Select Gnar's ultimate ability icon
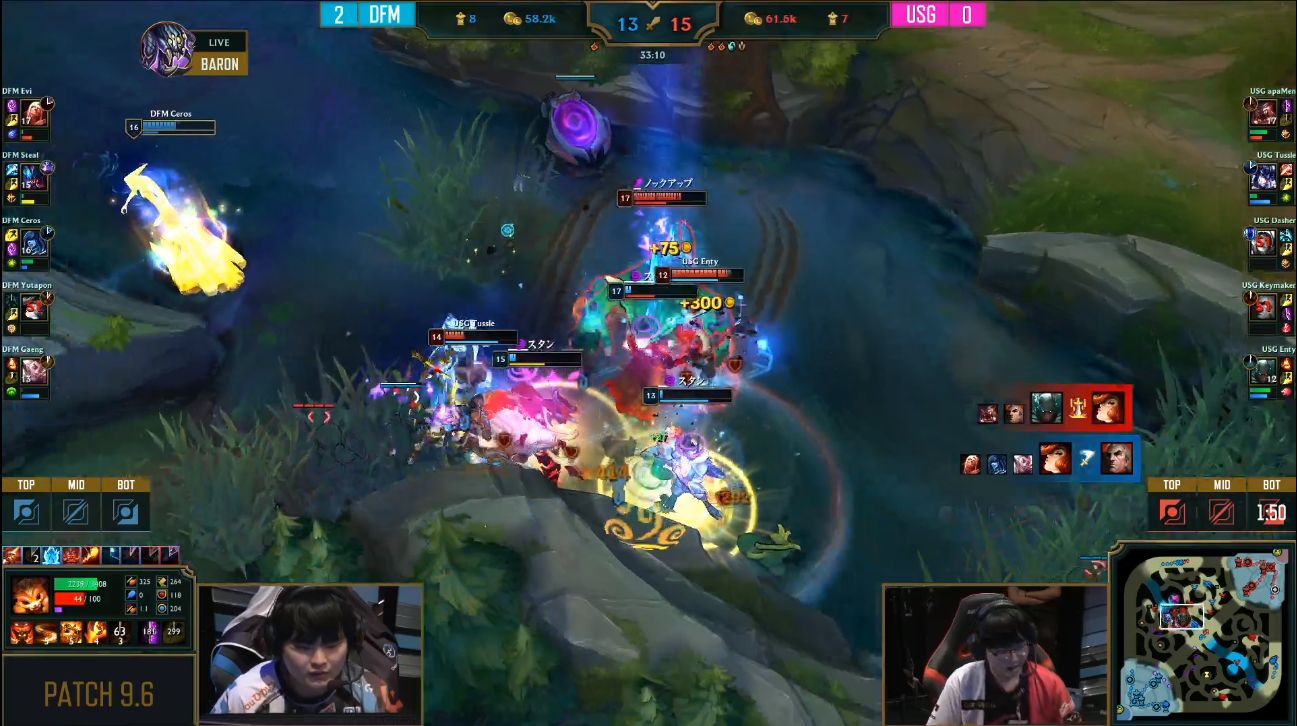 (96, 631)
